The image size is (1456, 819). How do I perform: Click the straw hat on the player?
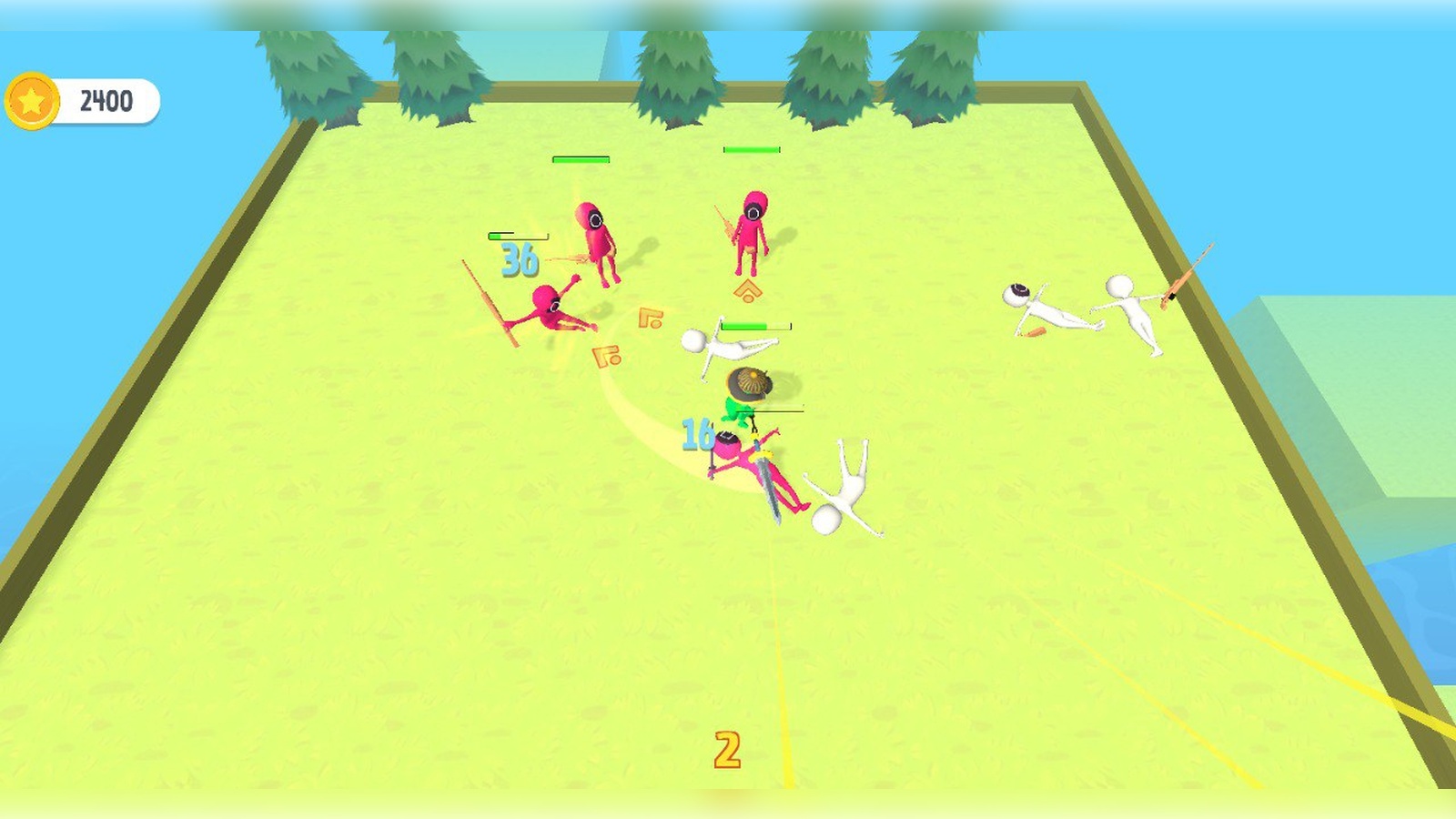(x=748, y=382)
